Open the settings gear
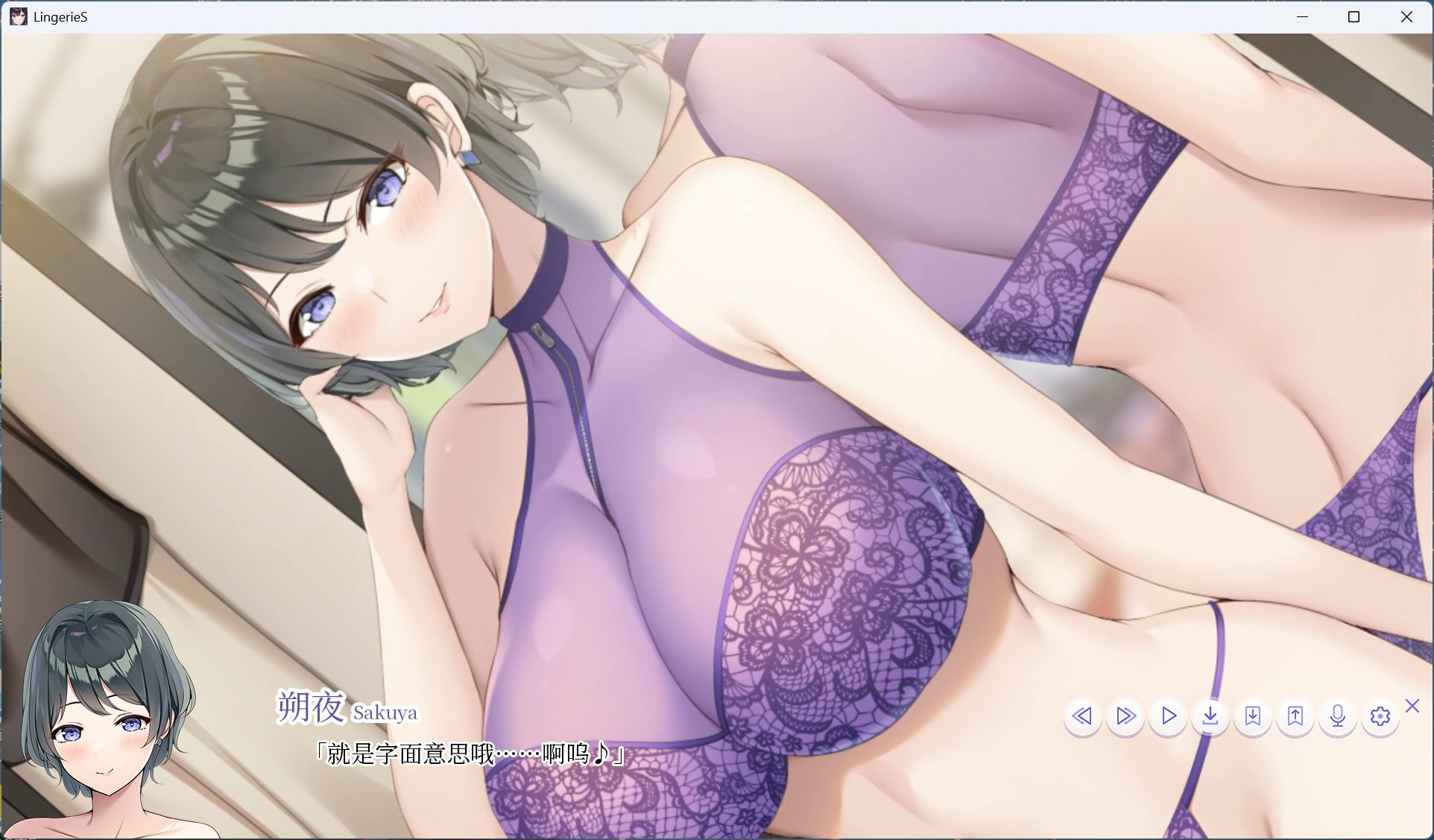 click(1380, 716)
